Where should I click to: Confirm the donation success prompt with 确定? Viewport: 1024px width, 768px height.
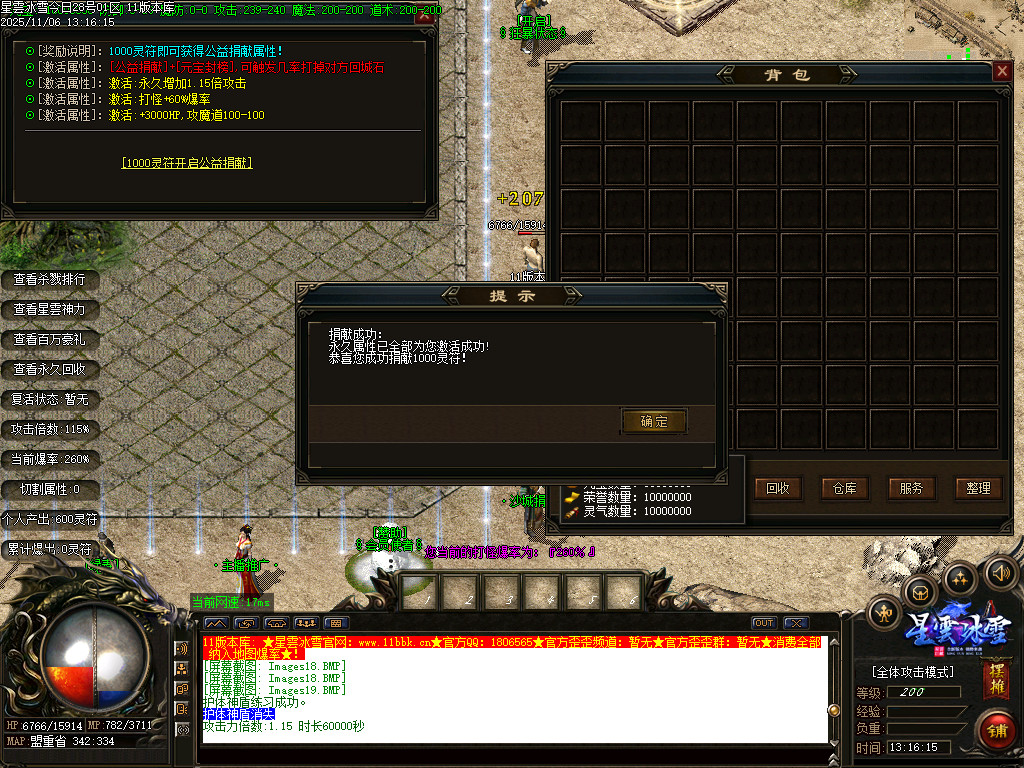point(654,421)
